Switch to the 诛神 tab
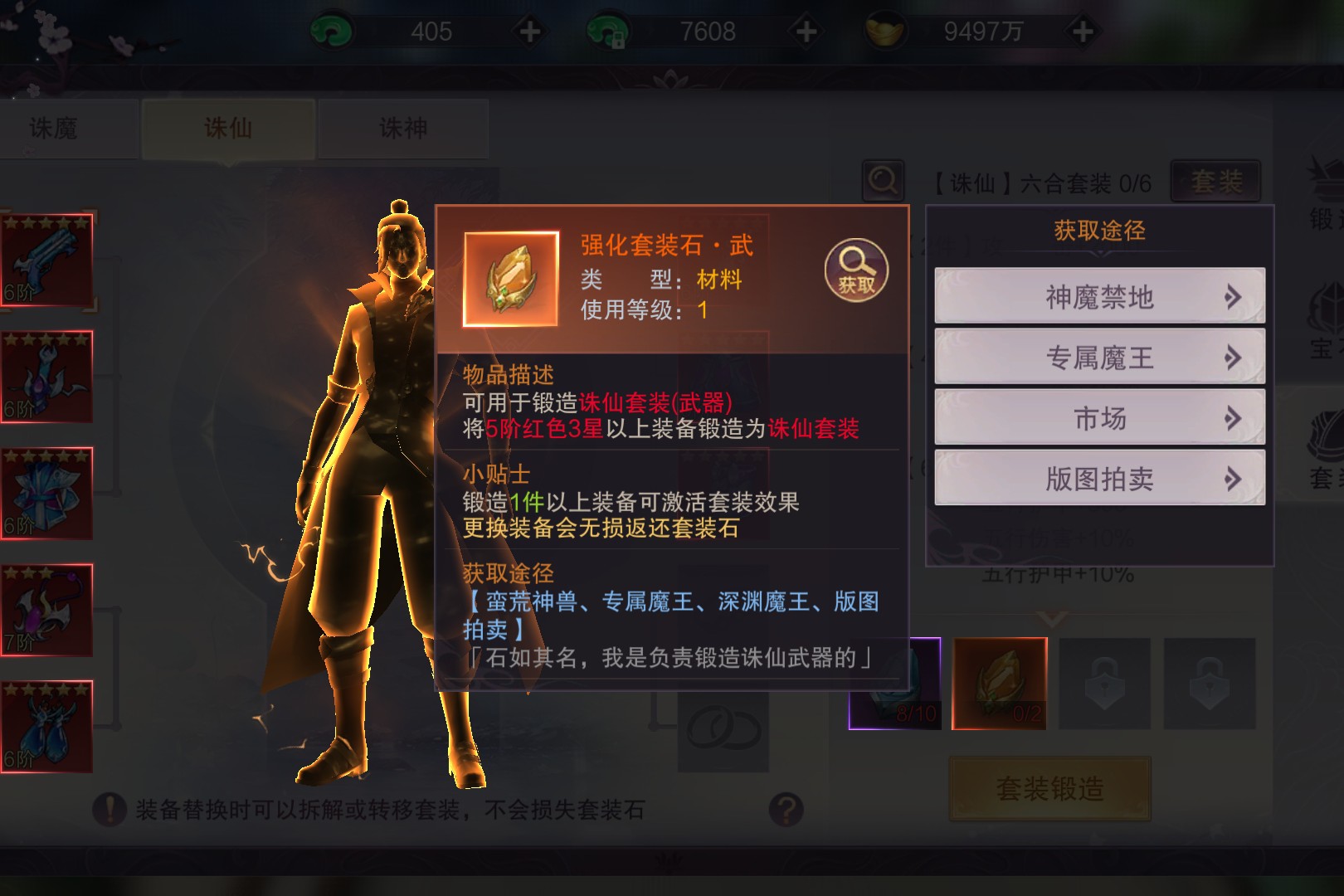This screenshot has width=1344, height=896. [x=403, y=129]
